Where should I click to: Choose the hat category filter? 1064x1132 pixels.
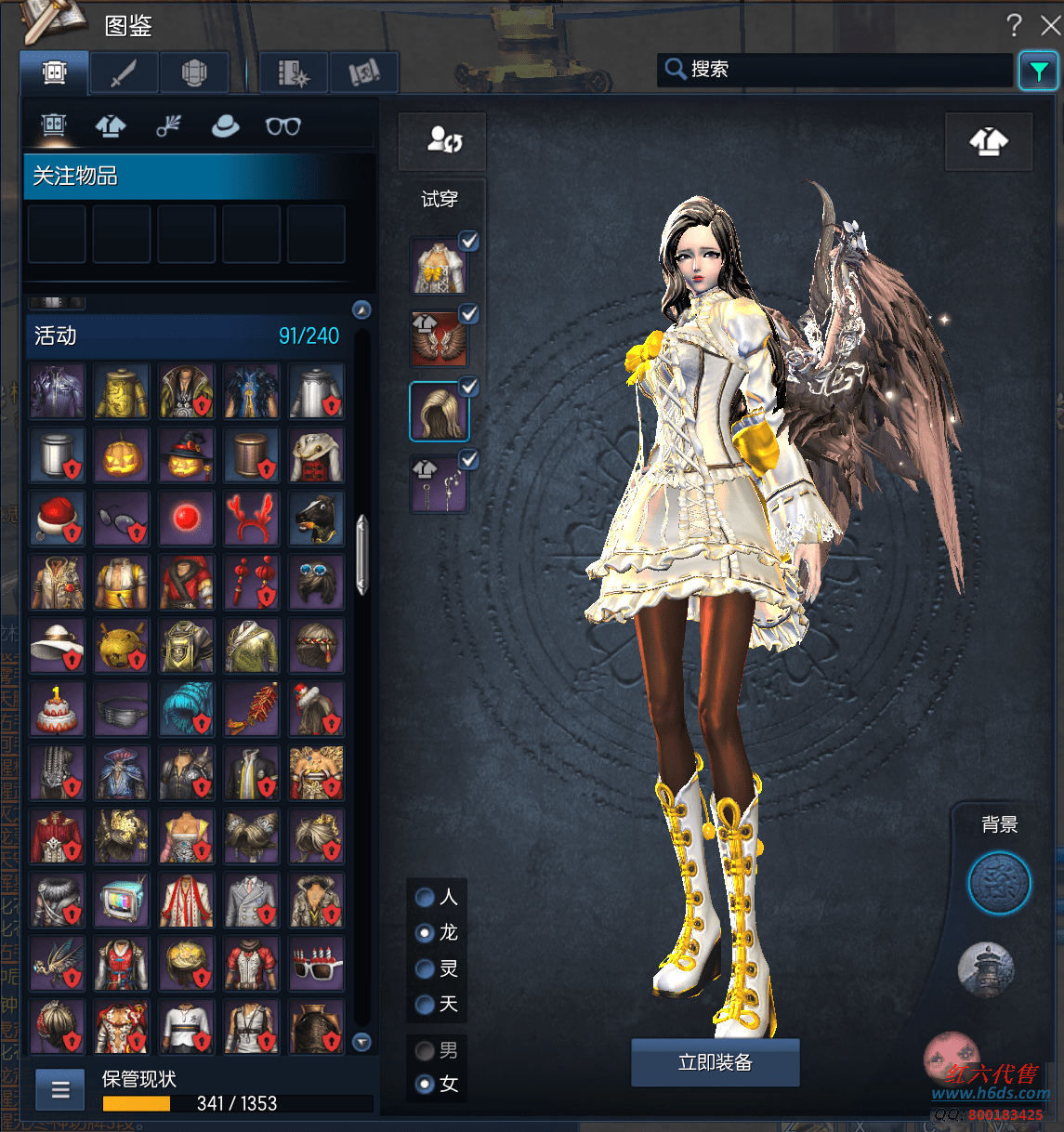click(x=225, y=126)
